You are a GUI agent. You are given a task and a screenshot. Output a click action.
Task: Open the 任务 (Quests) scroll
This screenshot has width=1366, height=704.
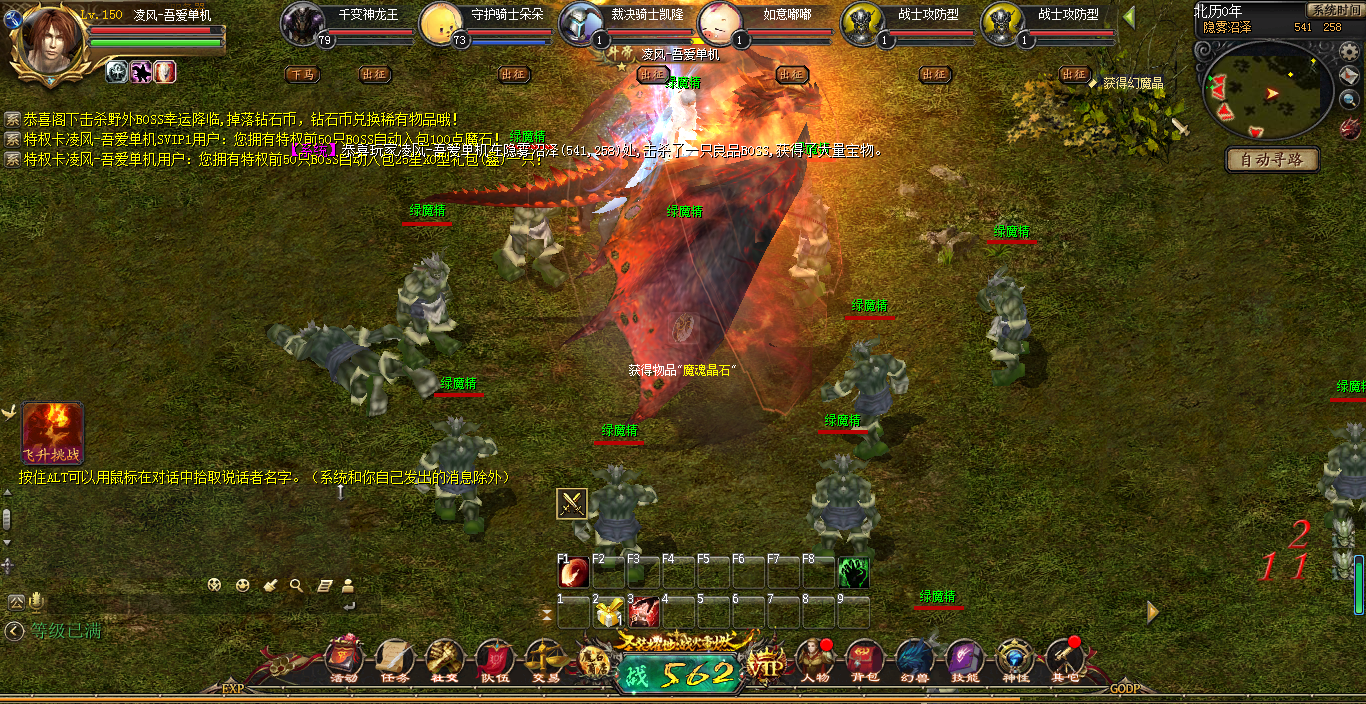point(393,659)
